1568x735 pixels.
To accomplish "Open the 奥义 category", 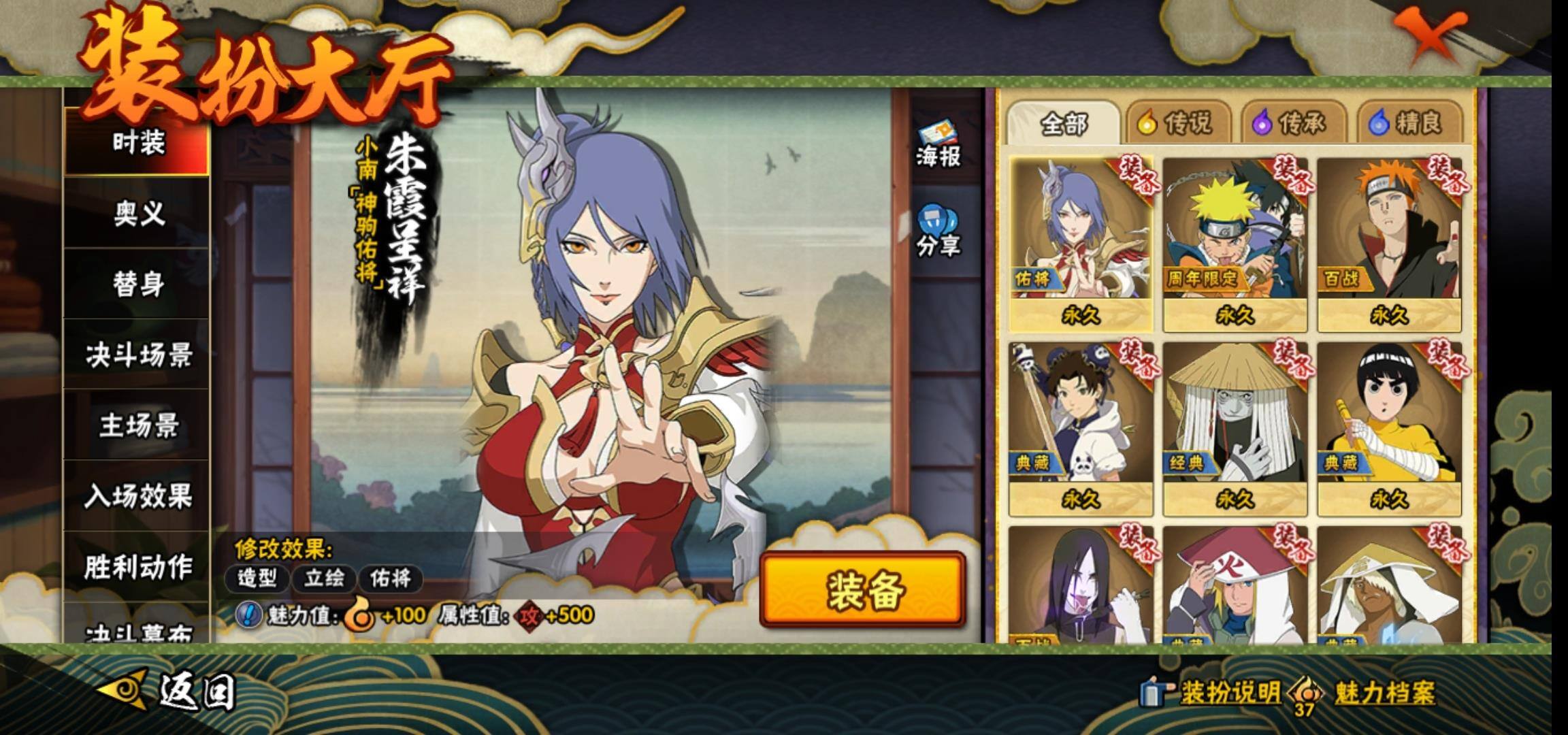I will [x=138, y=214].
